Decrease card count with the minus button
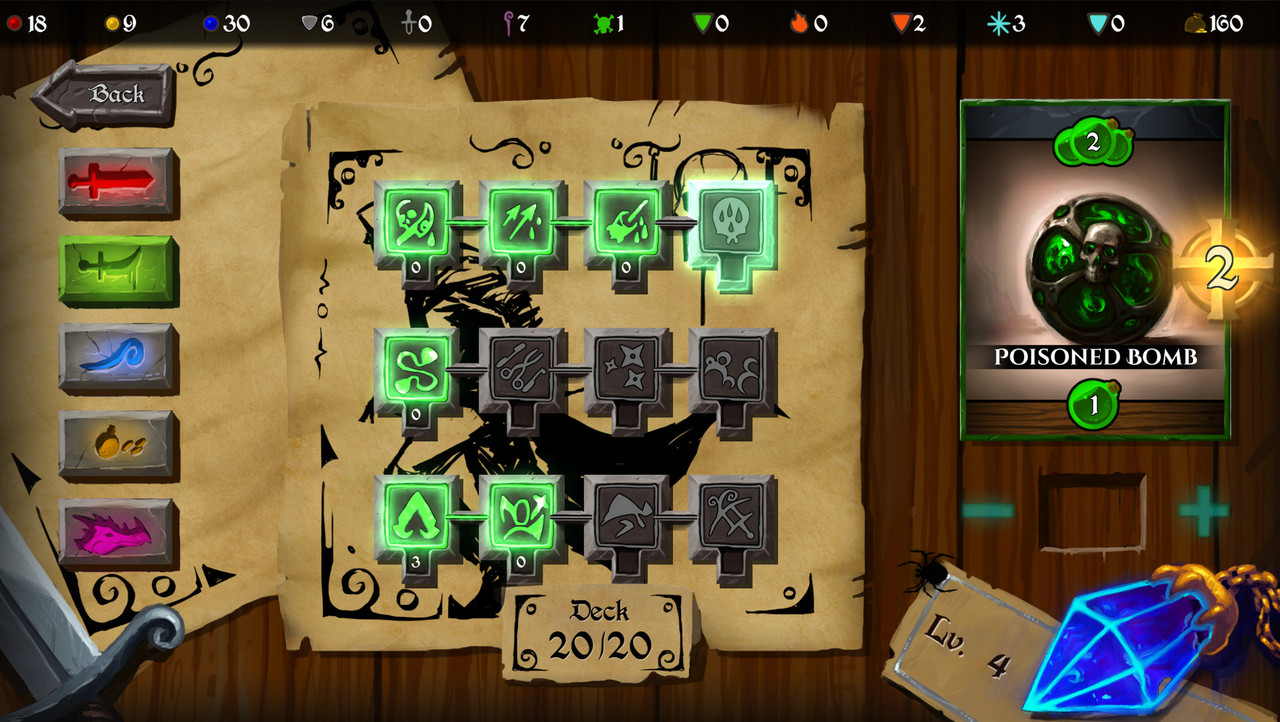This screenshot has width=1280, height=722. [987, 511]
